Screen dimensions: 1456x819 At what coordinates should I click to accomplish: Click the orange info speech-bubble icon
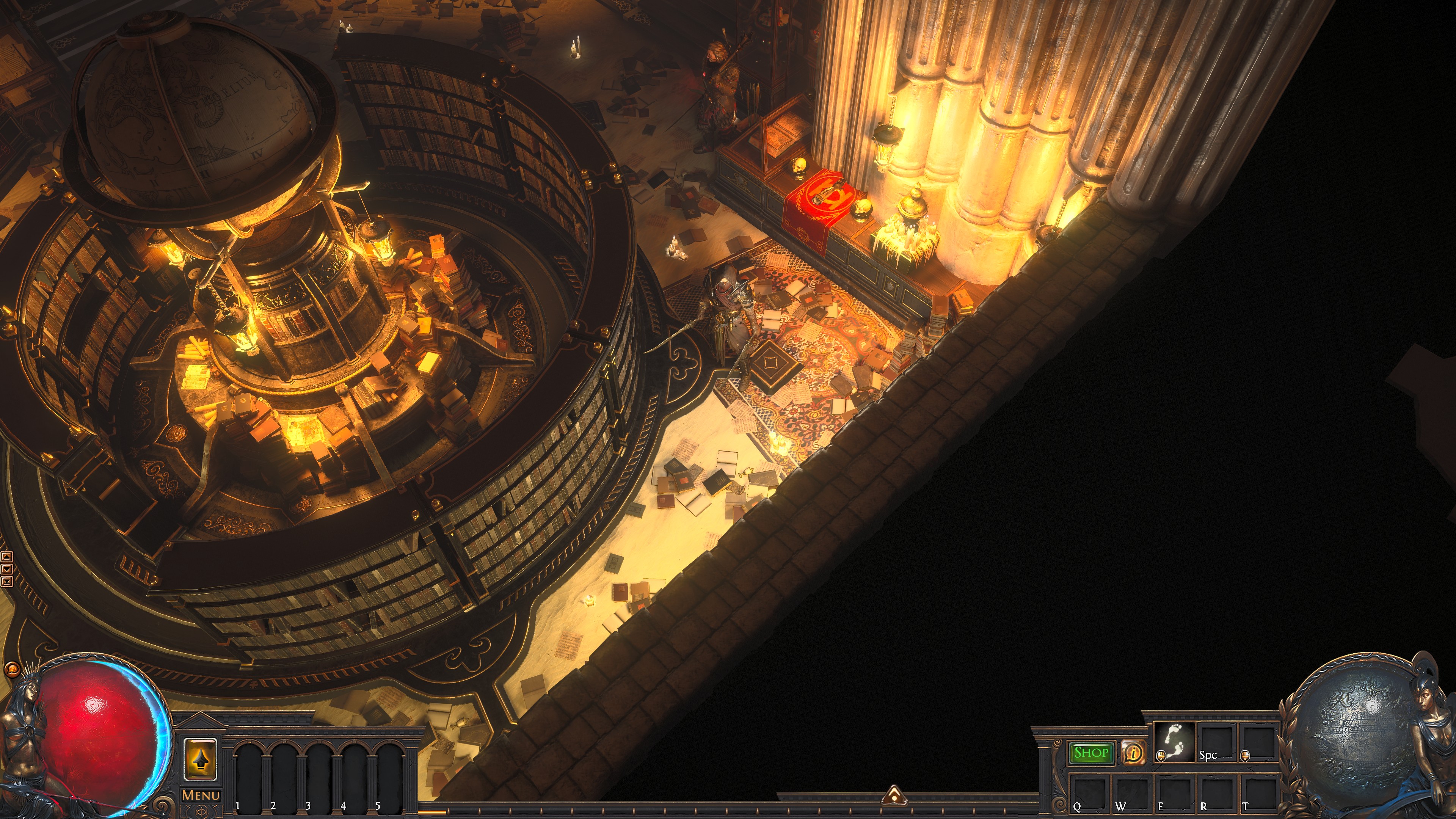pos(1133,753)
